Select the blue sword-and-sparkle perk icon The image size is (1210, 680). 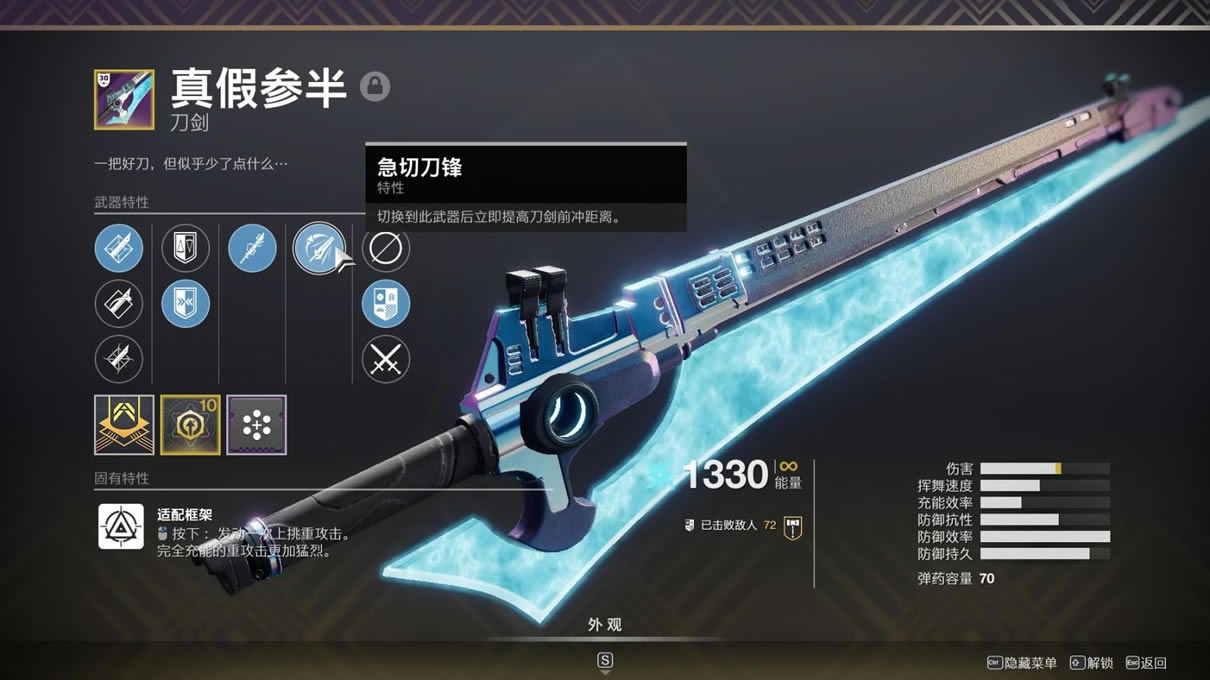(x=252, y=248)
